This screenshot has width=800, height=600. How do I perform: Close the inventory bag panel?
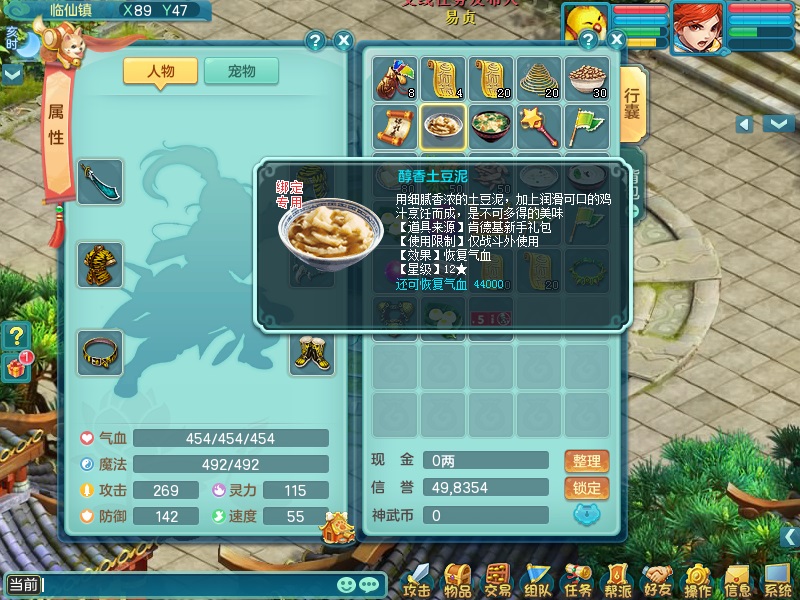point(616,40)
